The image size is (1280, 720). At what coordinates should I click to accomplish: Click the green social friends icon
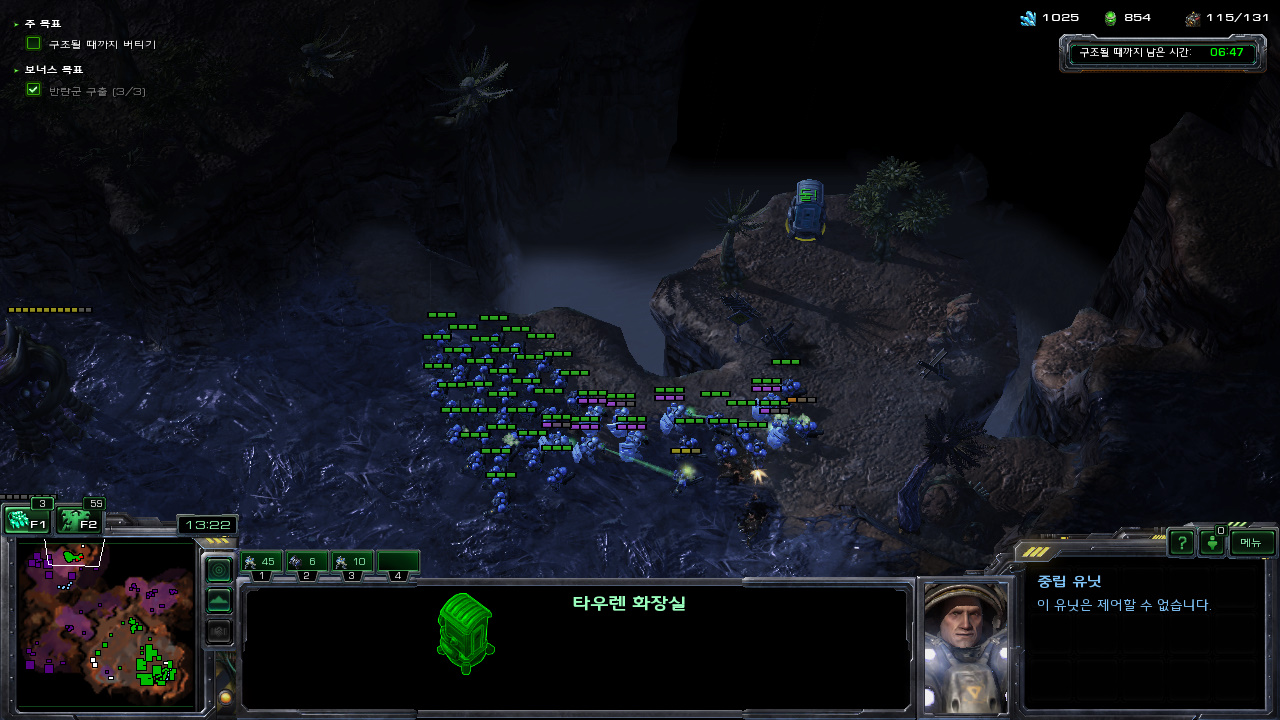coord(1212,543)
